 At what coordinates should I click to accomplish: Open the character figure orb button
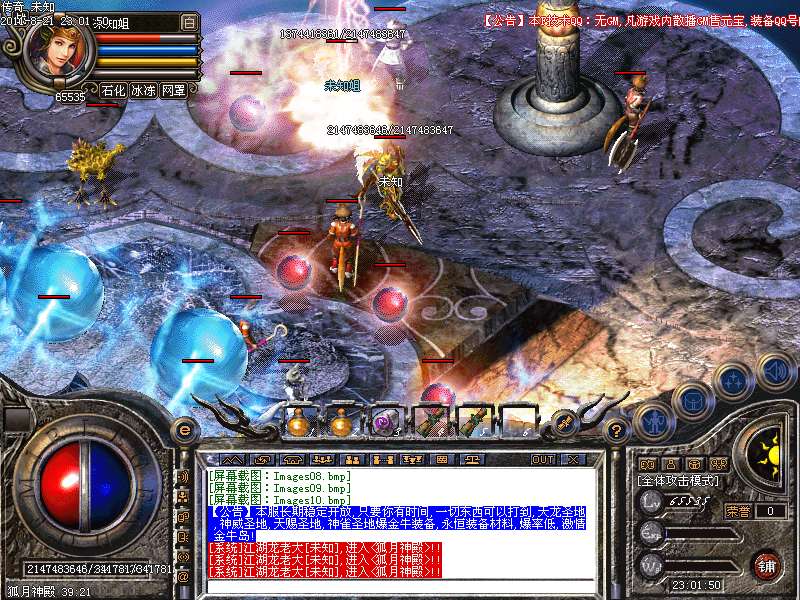coord(652,422)
